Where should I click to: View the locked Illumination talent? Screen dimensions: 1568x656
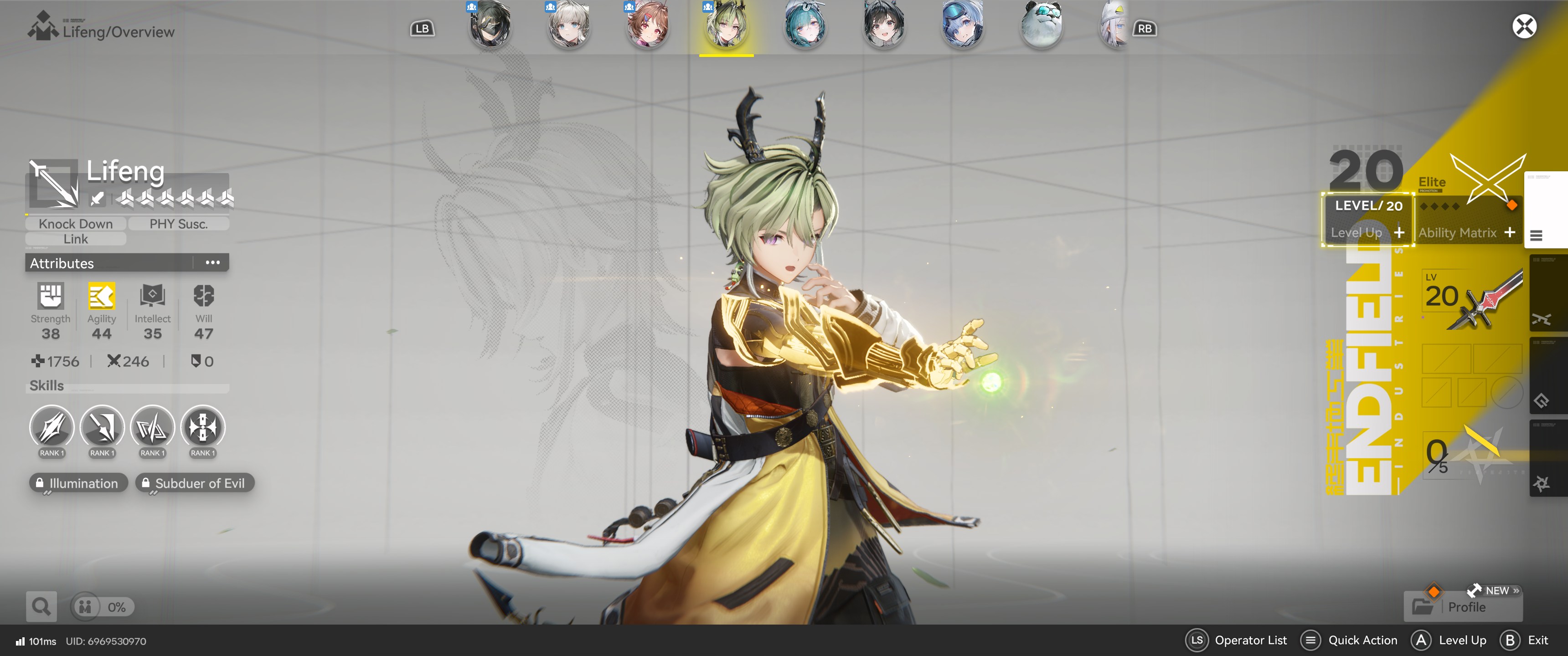coord(78,483)
